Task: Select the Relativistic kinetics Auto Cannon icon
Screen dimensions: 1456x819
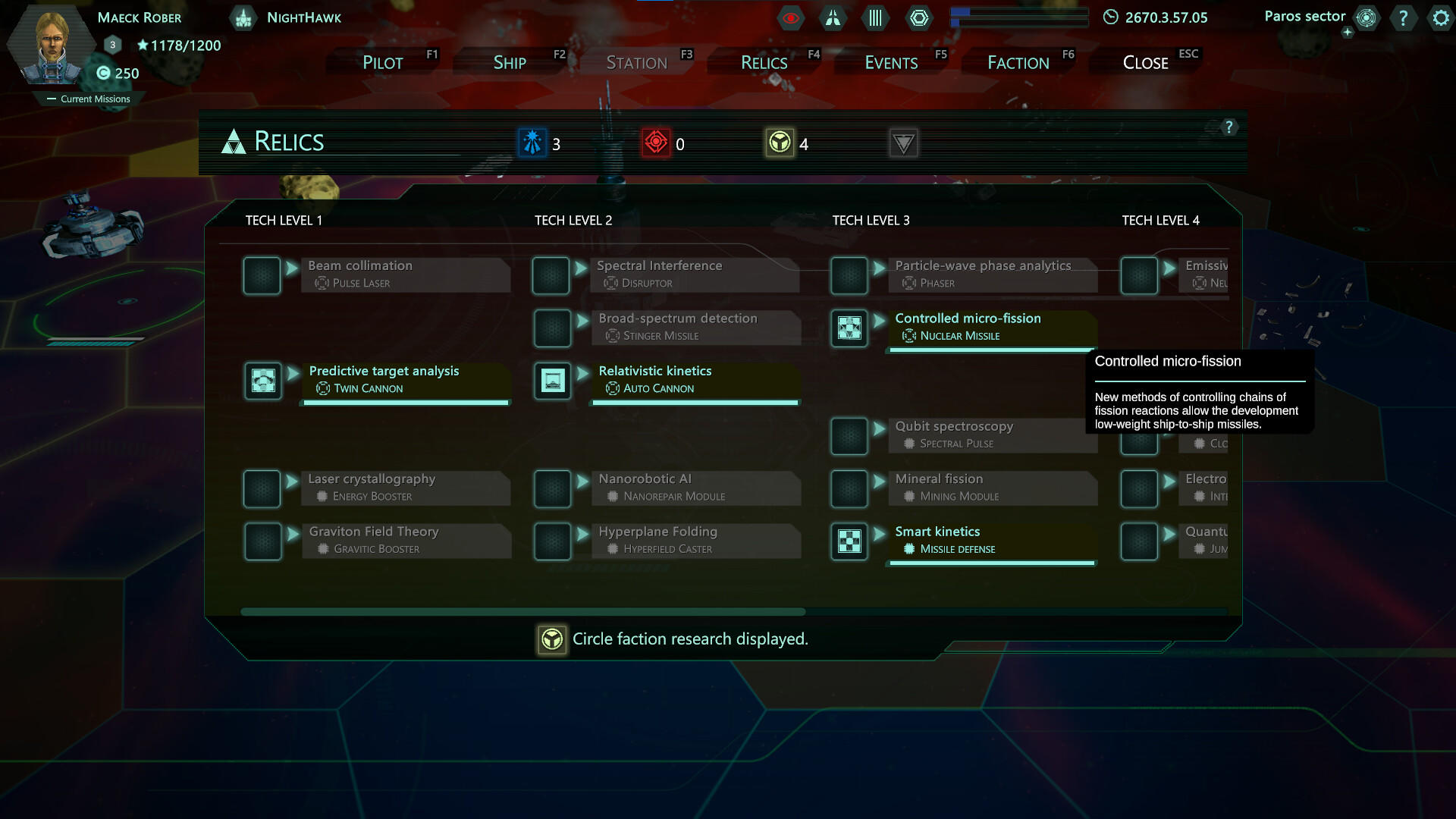Action: [553, 380]
